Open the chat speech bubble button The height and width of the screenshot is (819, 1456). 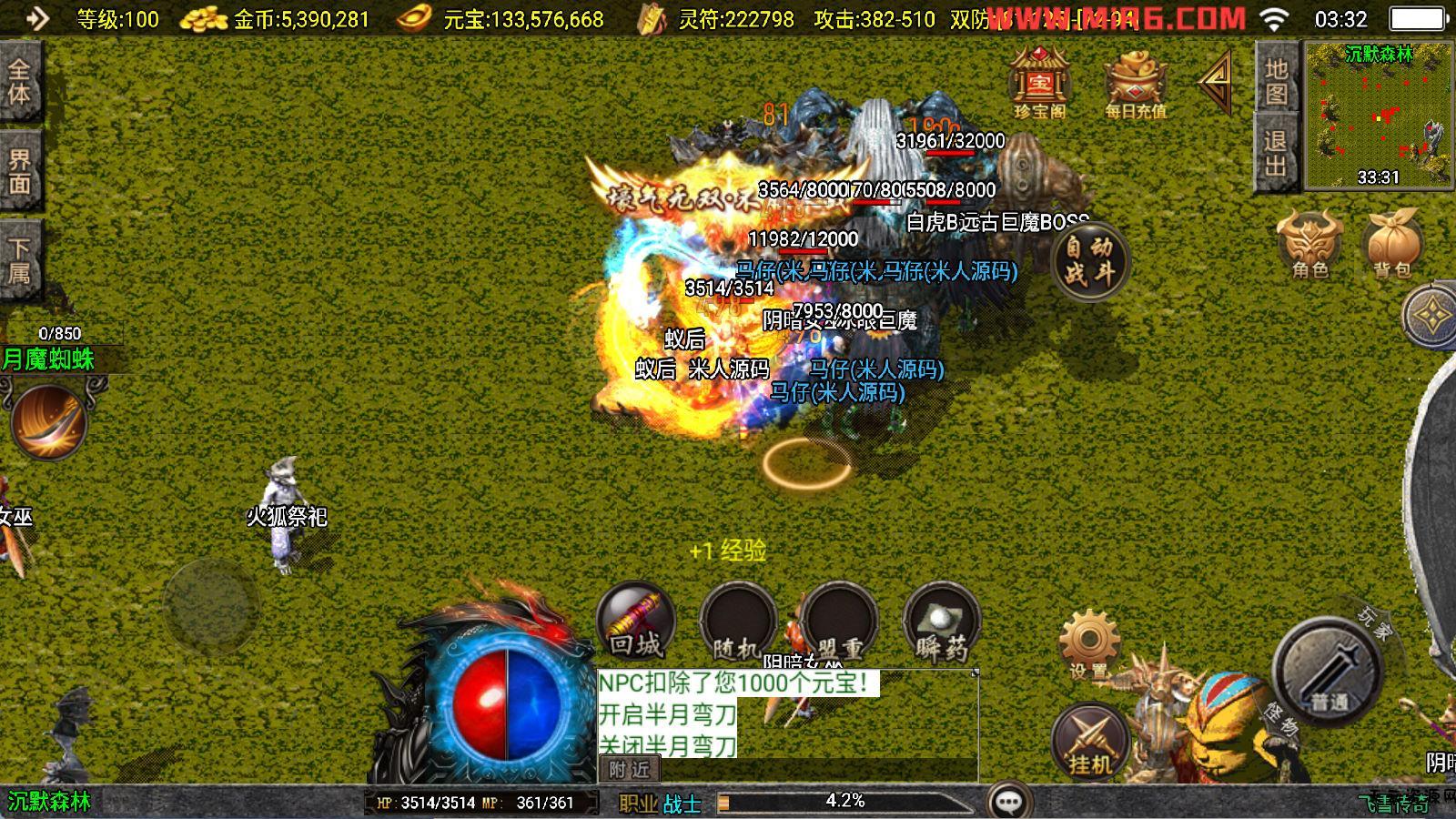[x=1008, y=802]
